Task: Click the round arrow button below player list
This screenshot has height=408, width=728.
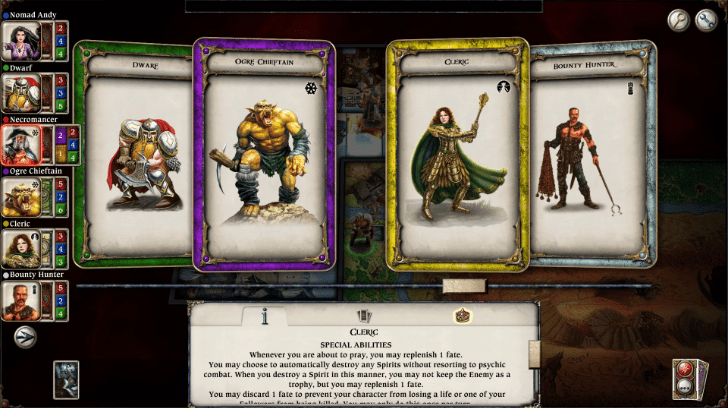Action: (25, 338)
